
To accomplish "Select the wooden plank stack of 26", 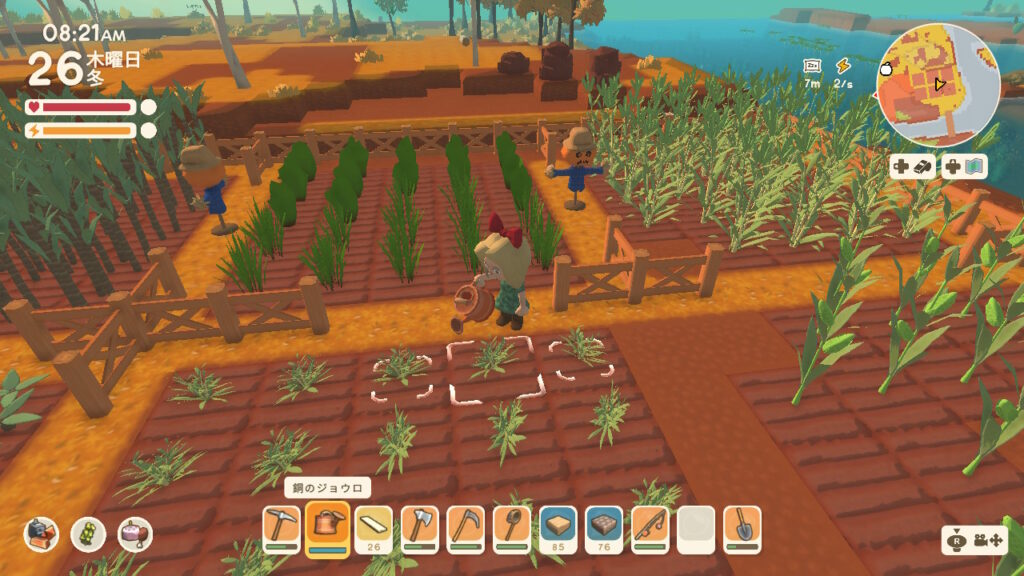I will (373, 525).
